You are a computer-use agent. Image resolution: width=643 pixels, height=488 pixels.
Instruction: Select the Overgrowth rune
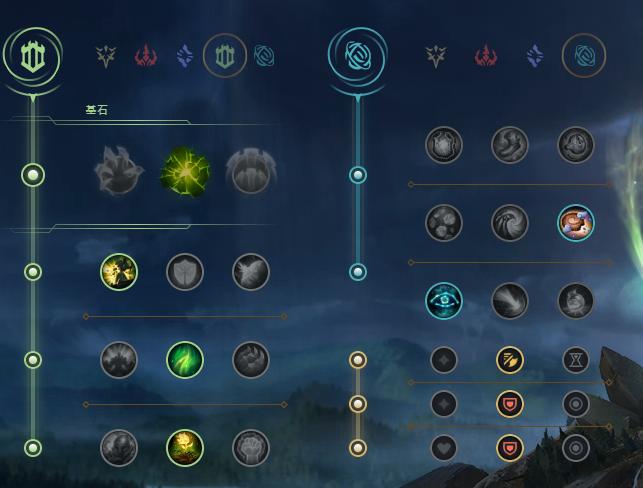point(119,448)
